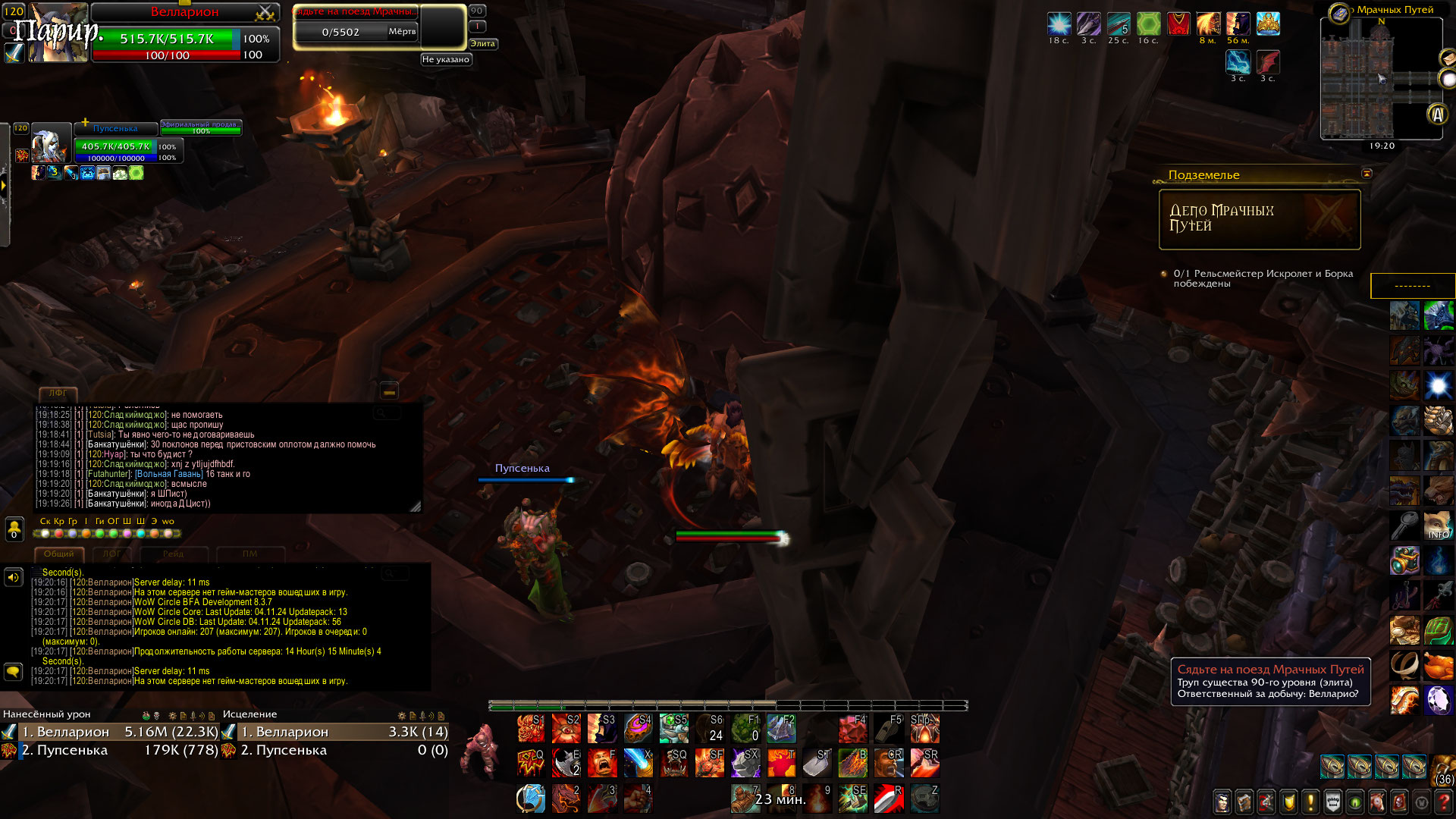1456x819 pixels.
Task: Collapse the Подземелье objective tracker
Action: (1367, 174)
